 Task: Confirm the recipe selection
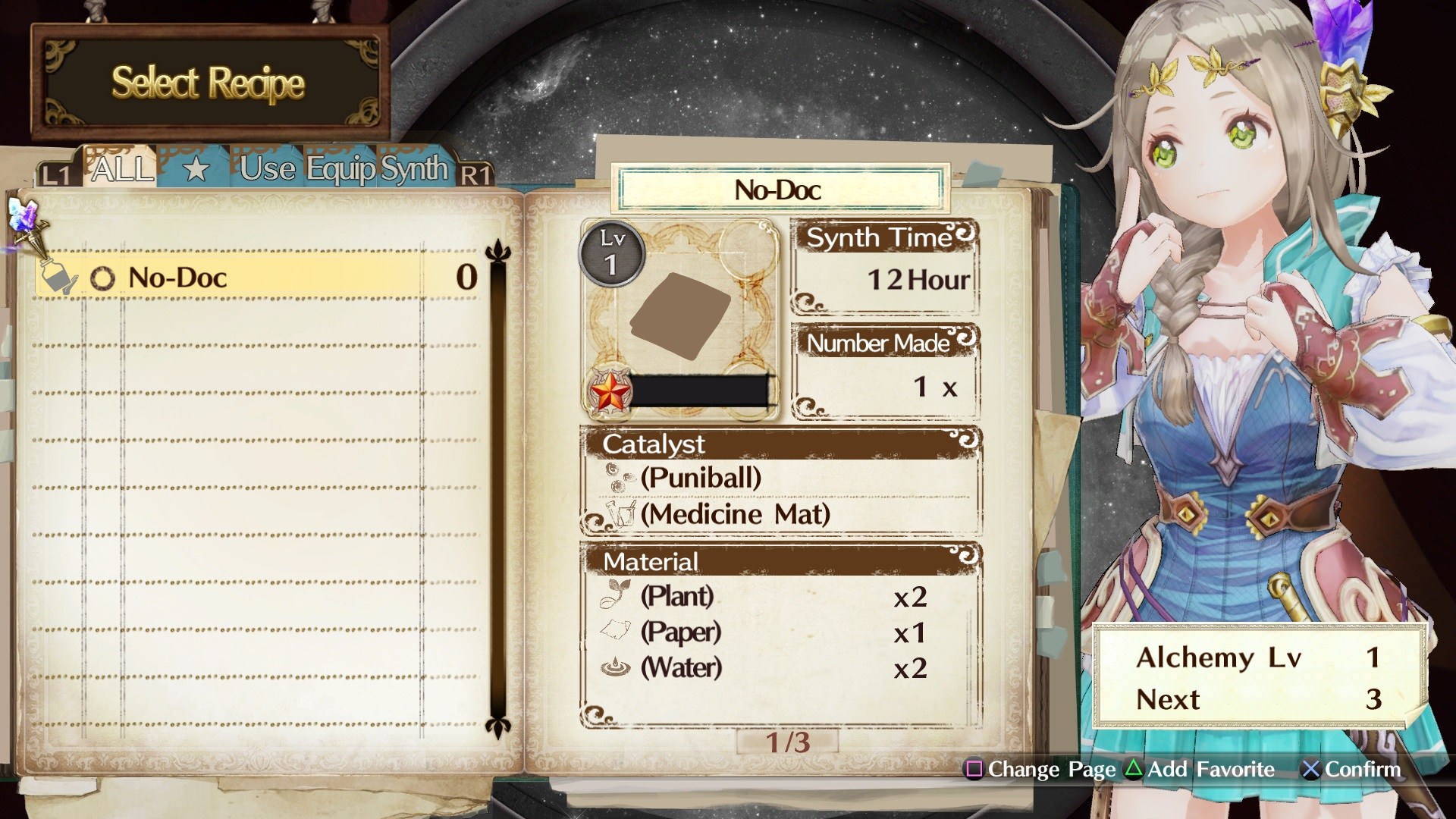click(1350, 770)
